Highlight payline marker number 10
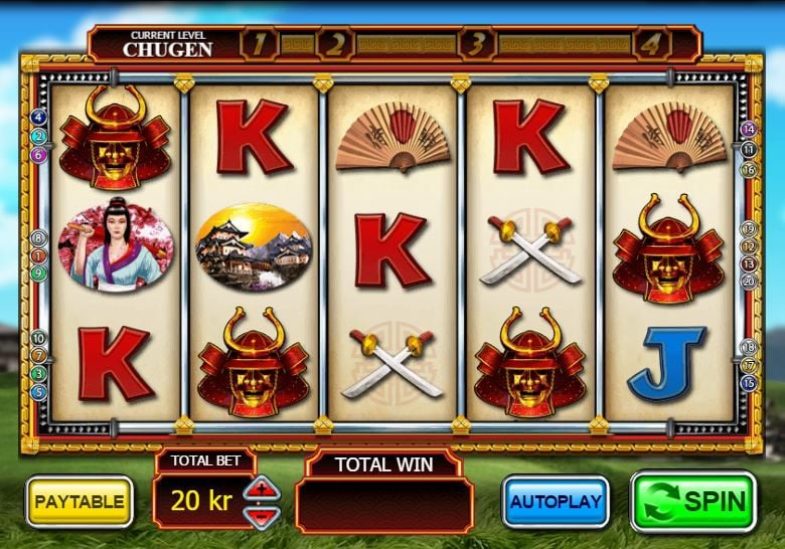 pyautogui.click(x=39, y=338)
